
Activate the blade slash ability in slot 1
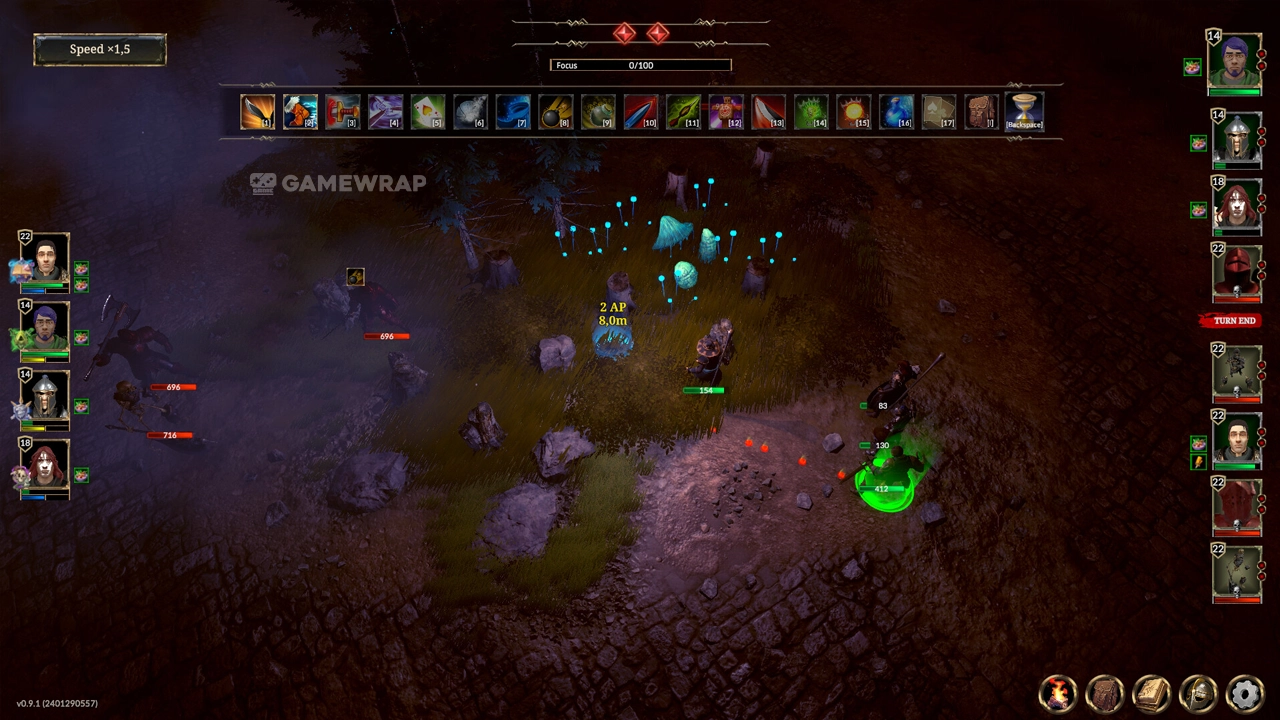pos(257,111)
